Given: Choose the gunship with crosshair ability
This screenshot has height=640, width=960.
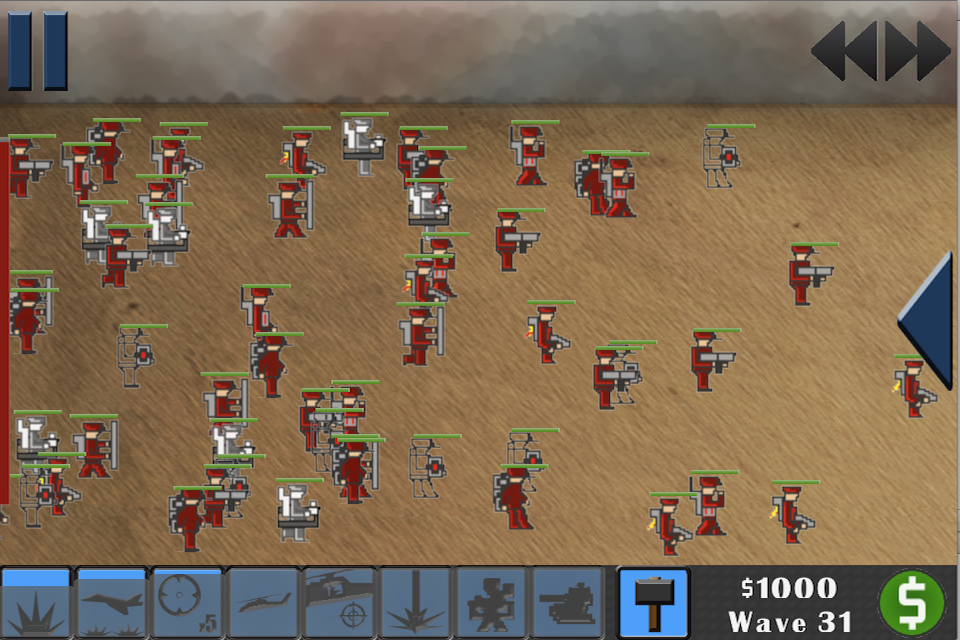Looking at the screenshot, I should 339,603.
